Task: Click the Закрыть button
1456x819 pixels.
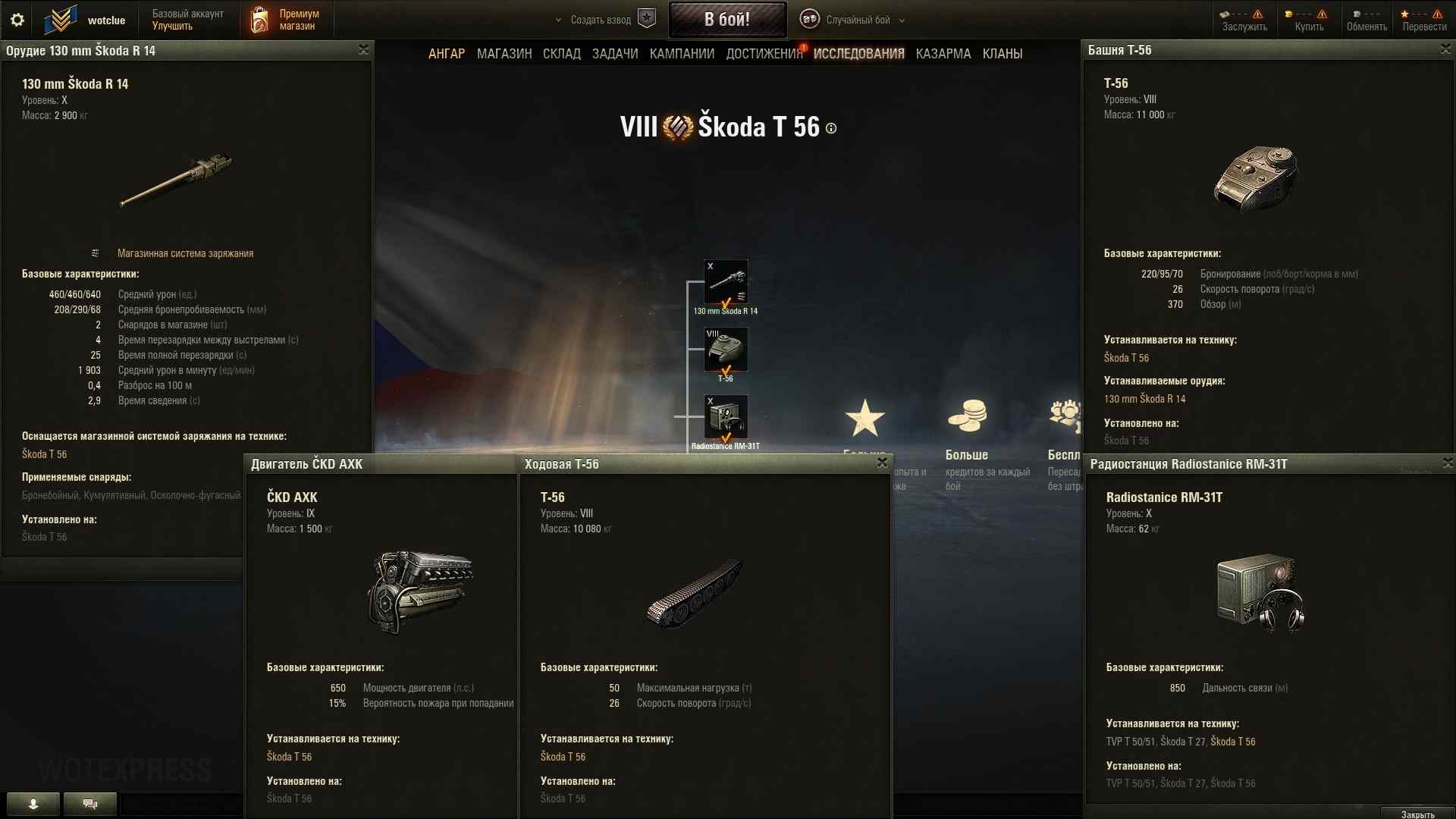Action: coord(1417,814)
